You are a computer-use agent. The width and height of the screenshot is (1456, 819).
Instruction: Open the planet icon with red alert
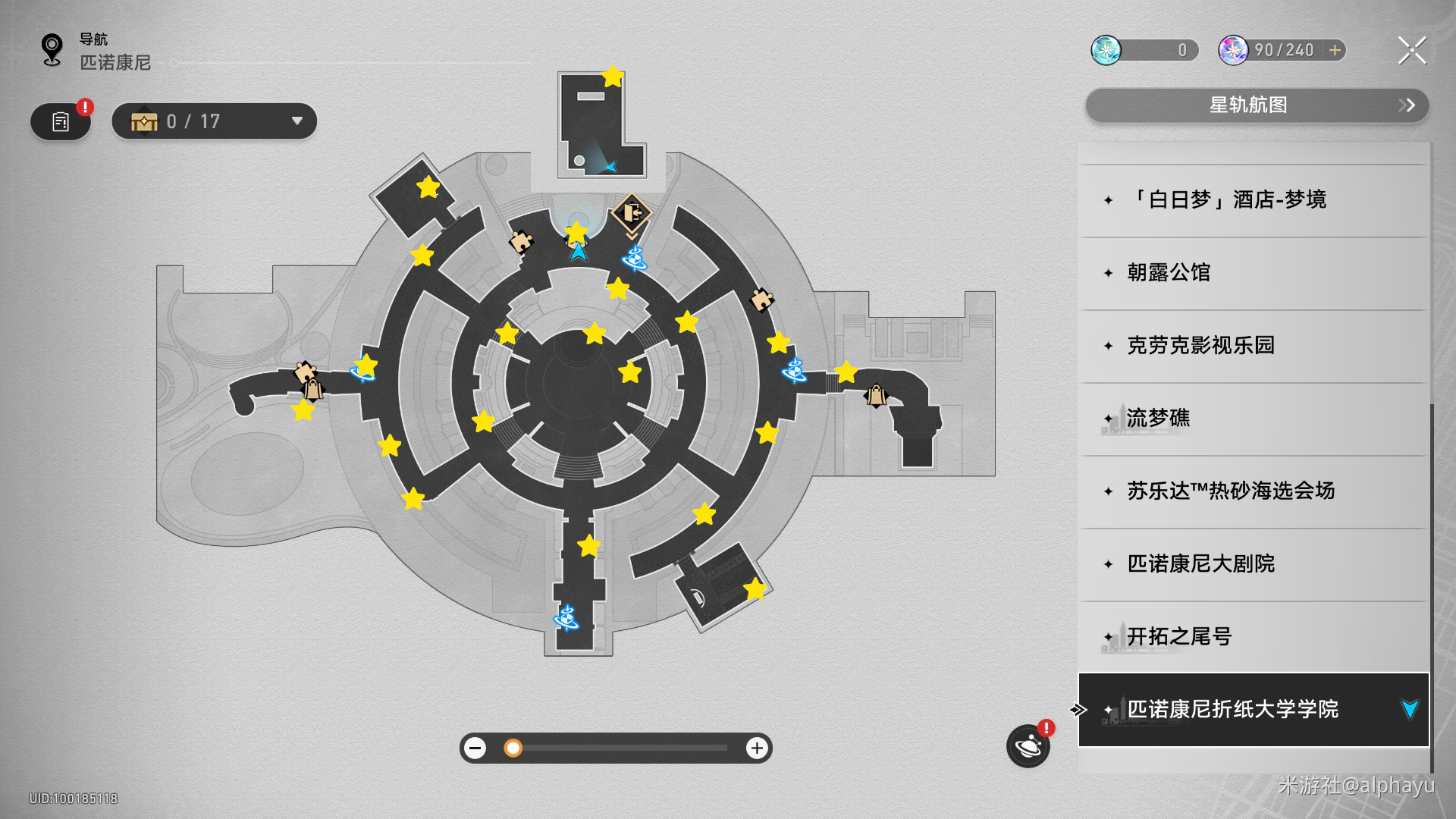[x=1028, y=746]
